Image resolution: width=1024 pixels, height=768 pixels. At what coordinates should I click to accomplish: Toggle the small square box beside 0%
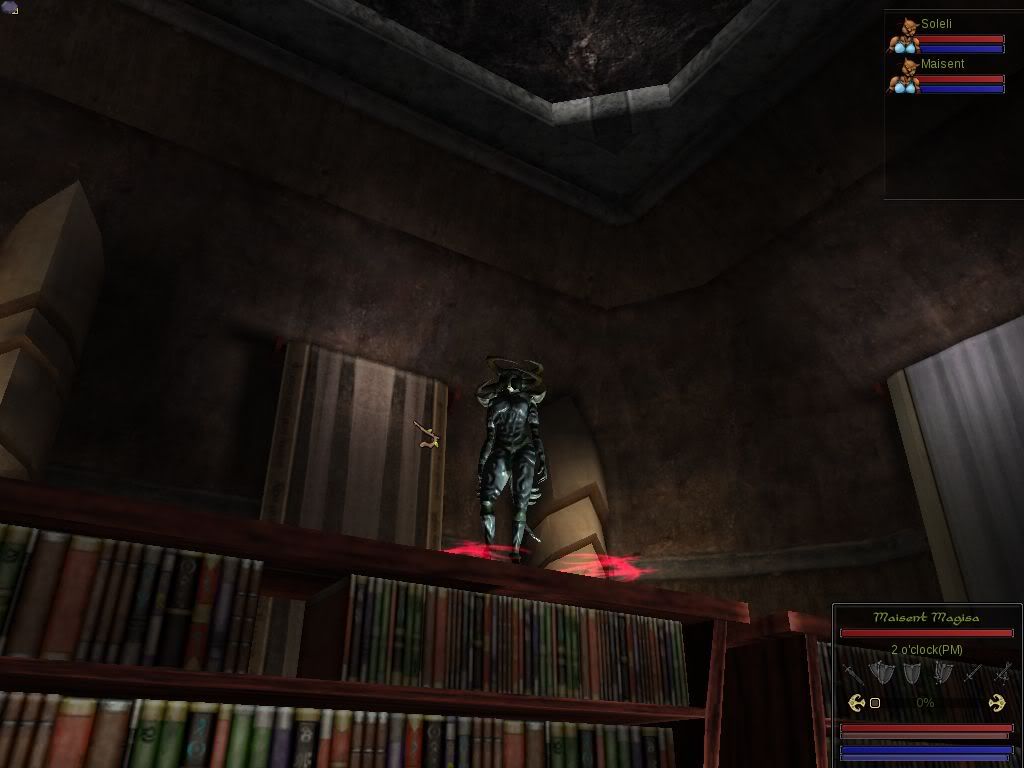[875, 703]
